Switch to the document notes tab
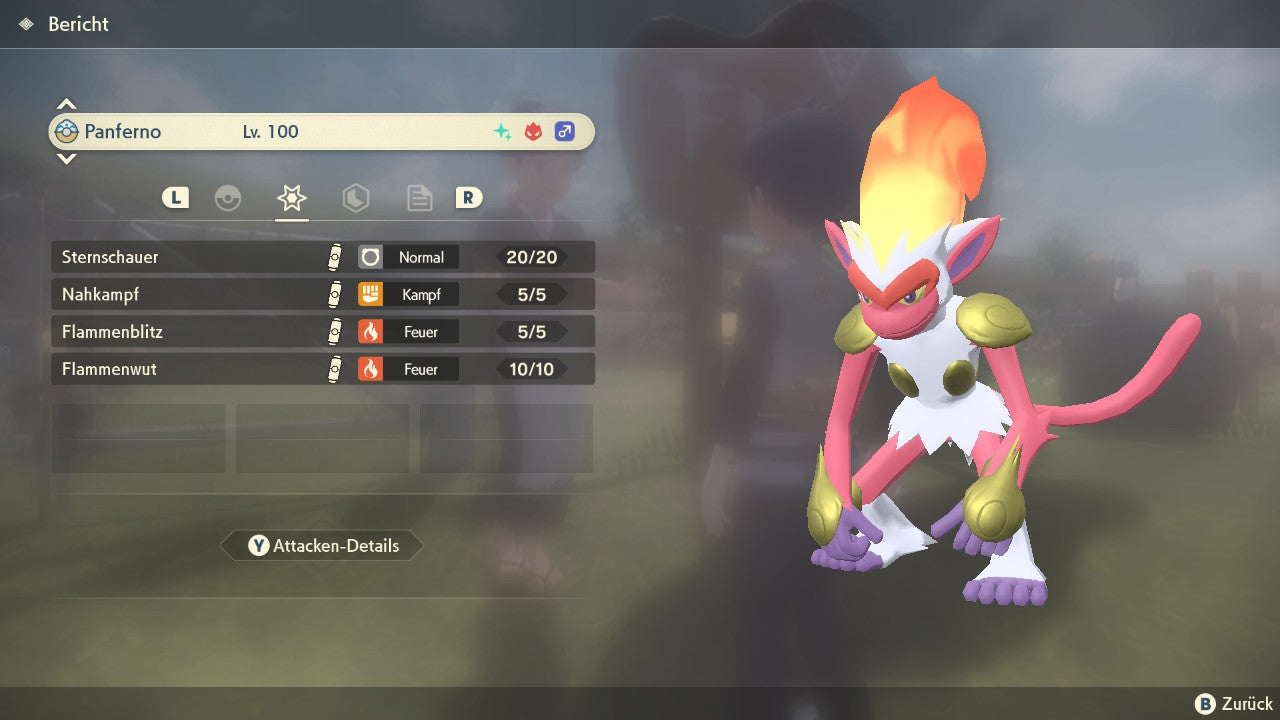This screenshot has height=720, width=1280. 419,198
